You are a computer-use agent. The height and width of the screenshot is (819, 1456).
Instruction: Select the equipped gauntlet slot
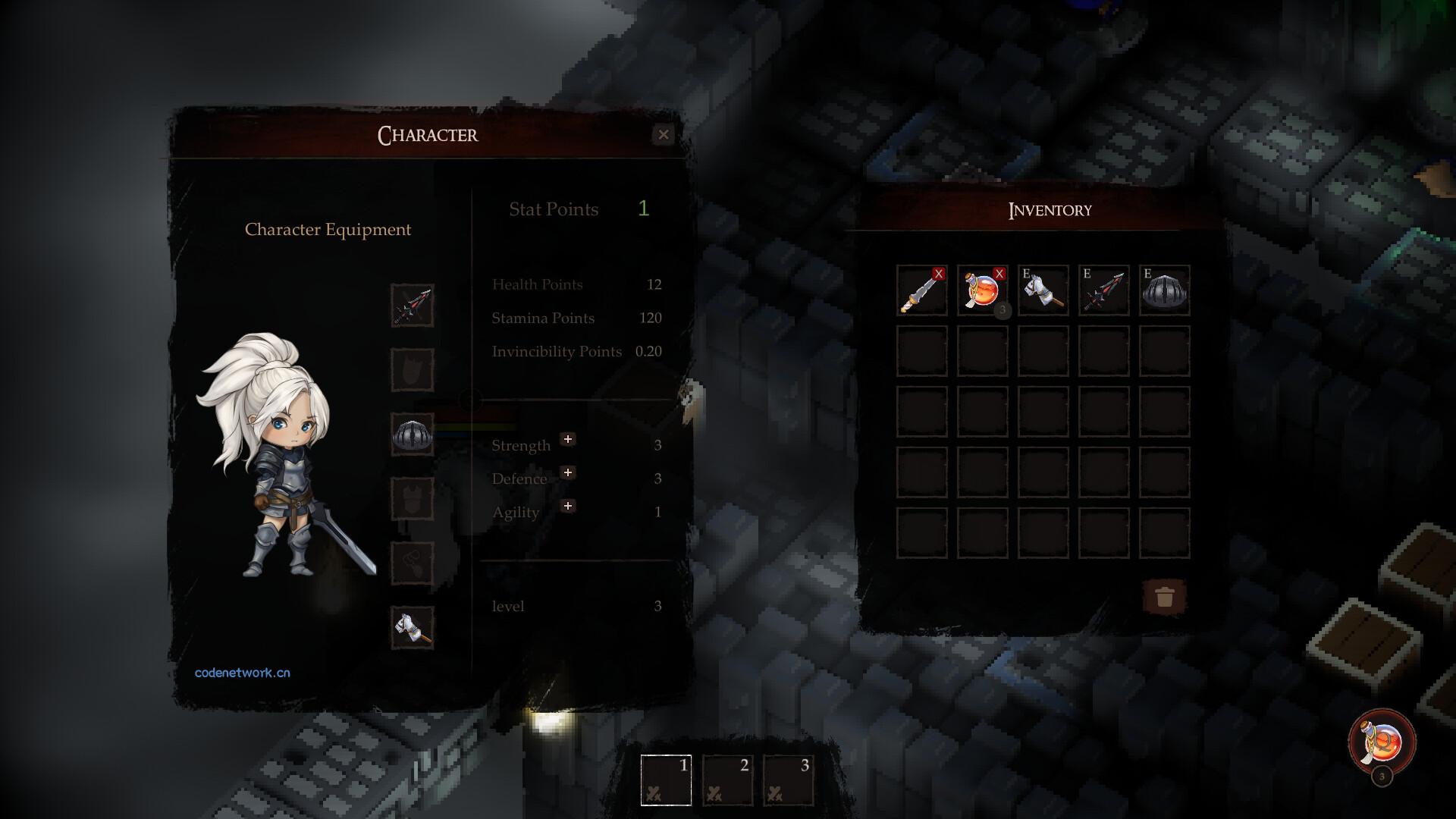pyautogui.click(x=413, y=628)
